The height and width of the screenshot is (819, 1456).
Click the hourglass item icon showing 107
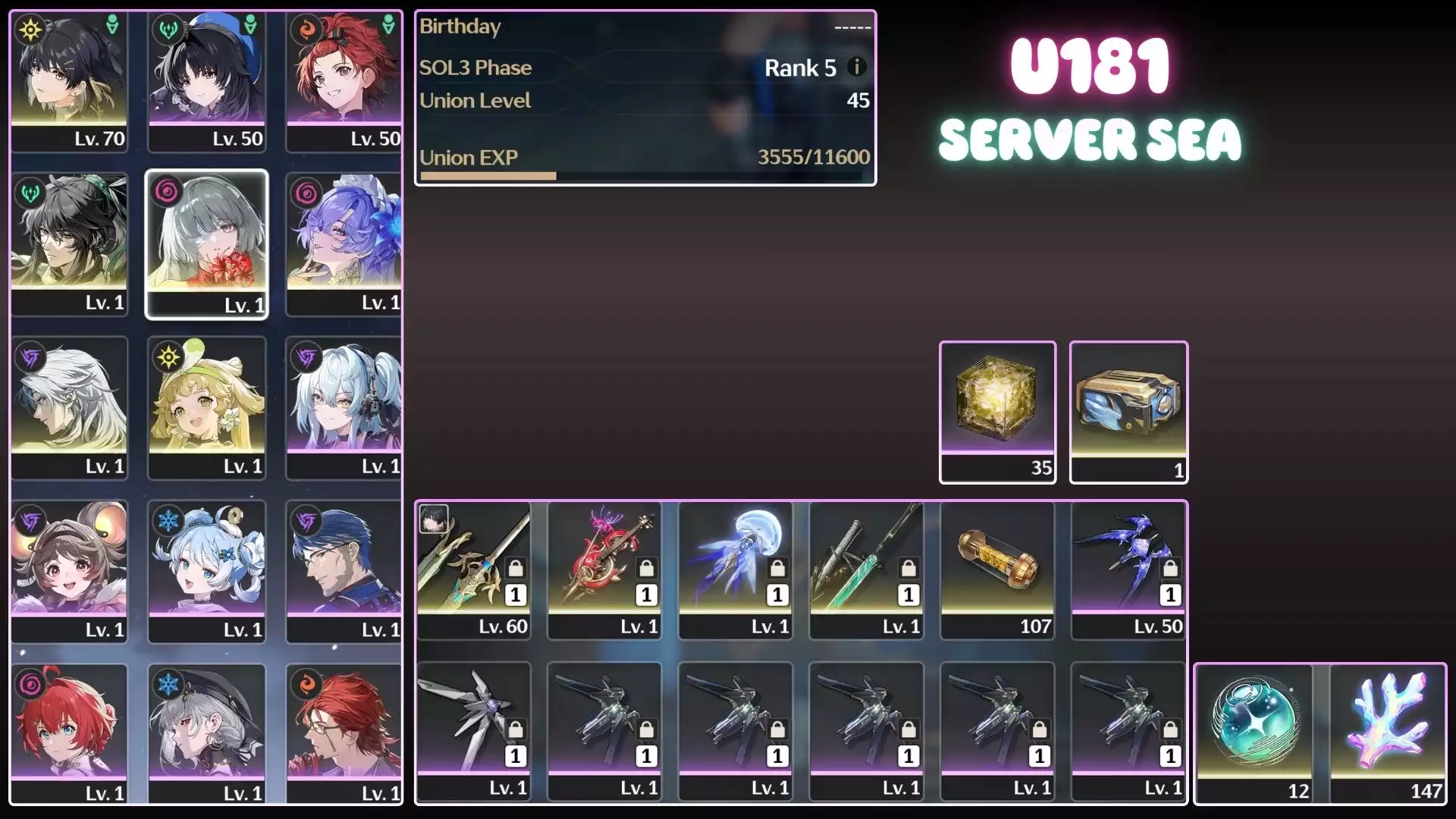point(997,565)
